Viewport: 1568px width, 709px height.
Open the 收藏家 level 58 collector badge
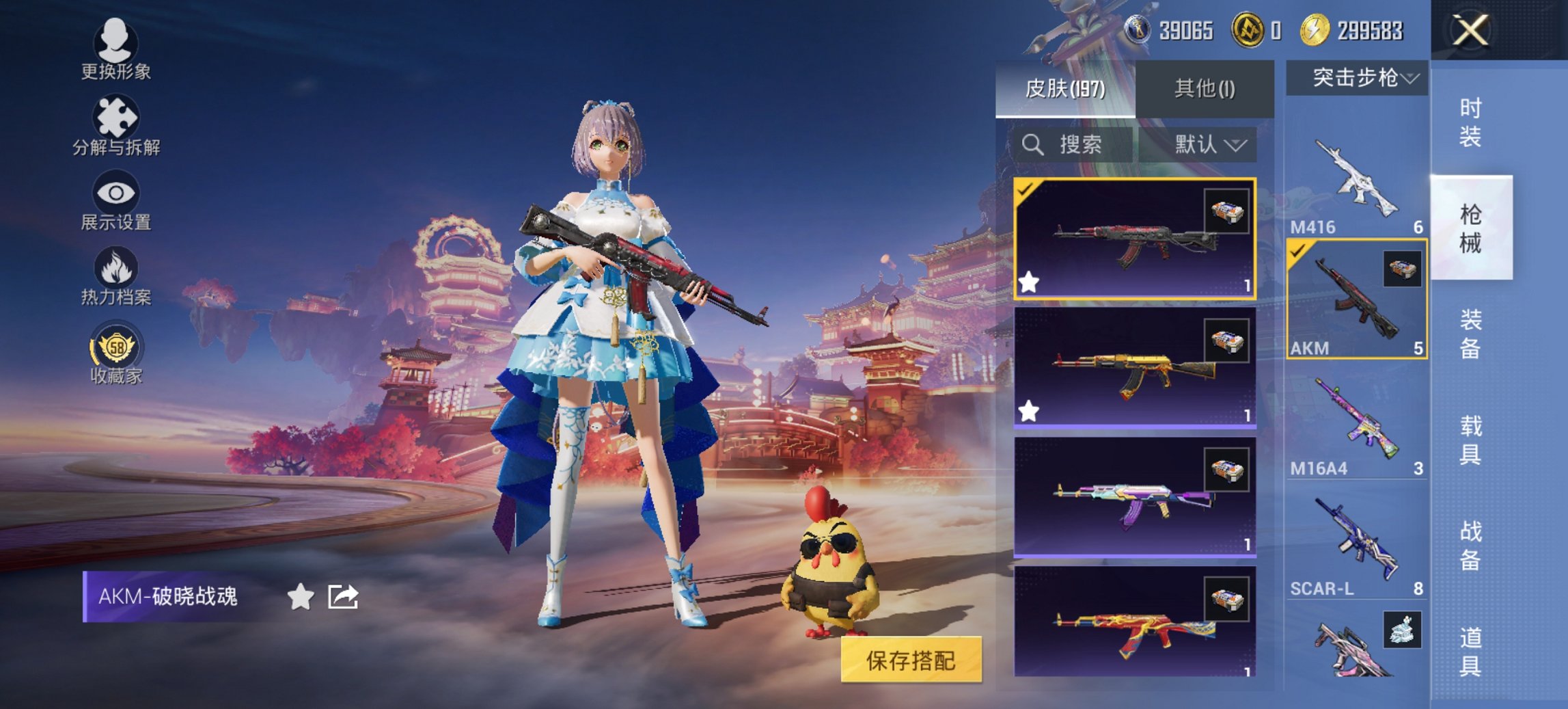[116, 349]
